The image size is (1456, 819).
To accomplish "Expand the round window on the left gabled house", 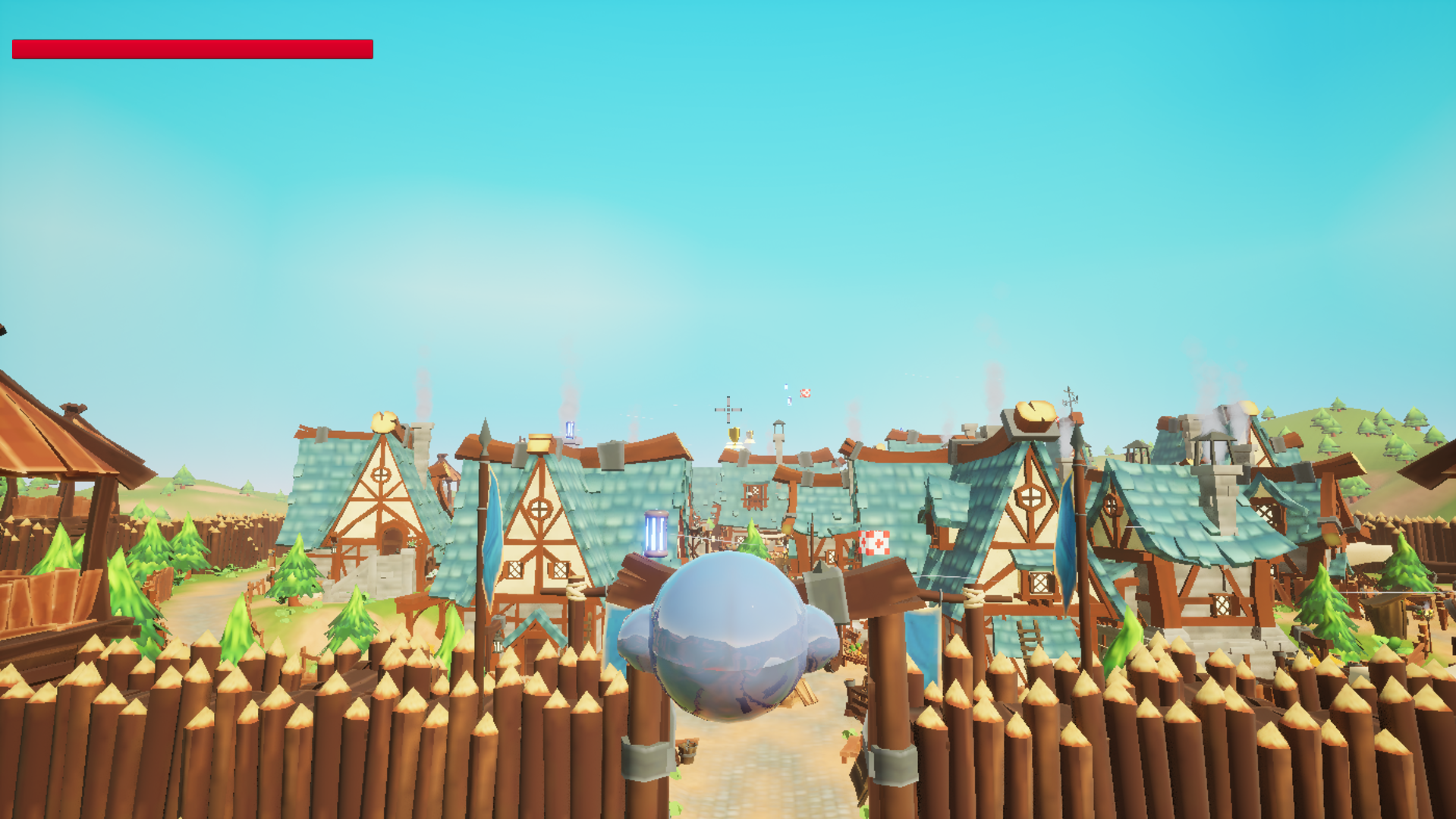I will tap(380, 475).
